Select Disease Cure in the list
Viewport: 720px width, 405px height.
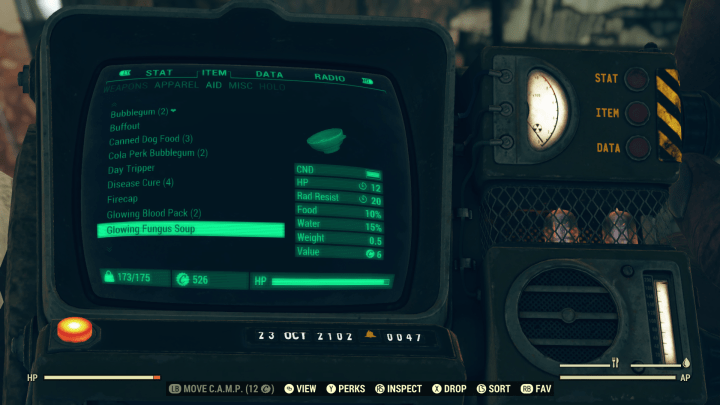141,183
